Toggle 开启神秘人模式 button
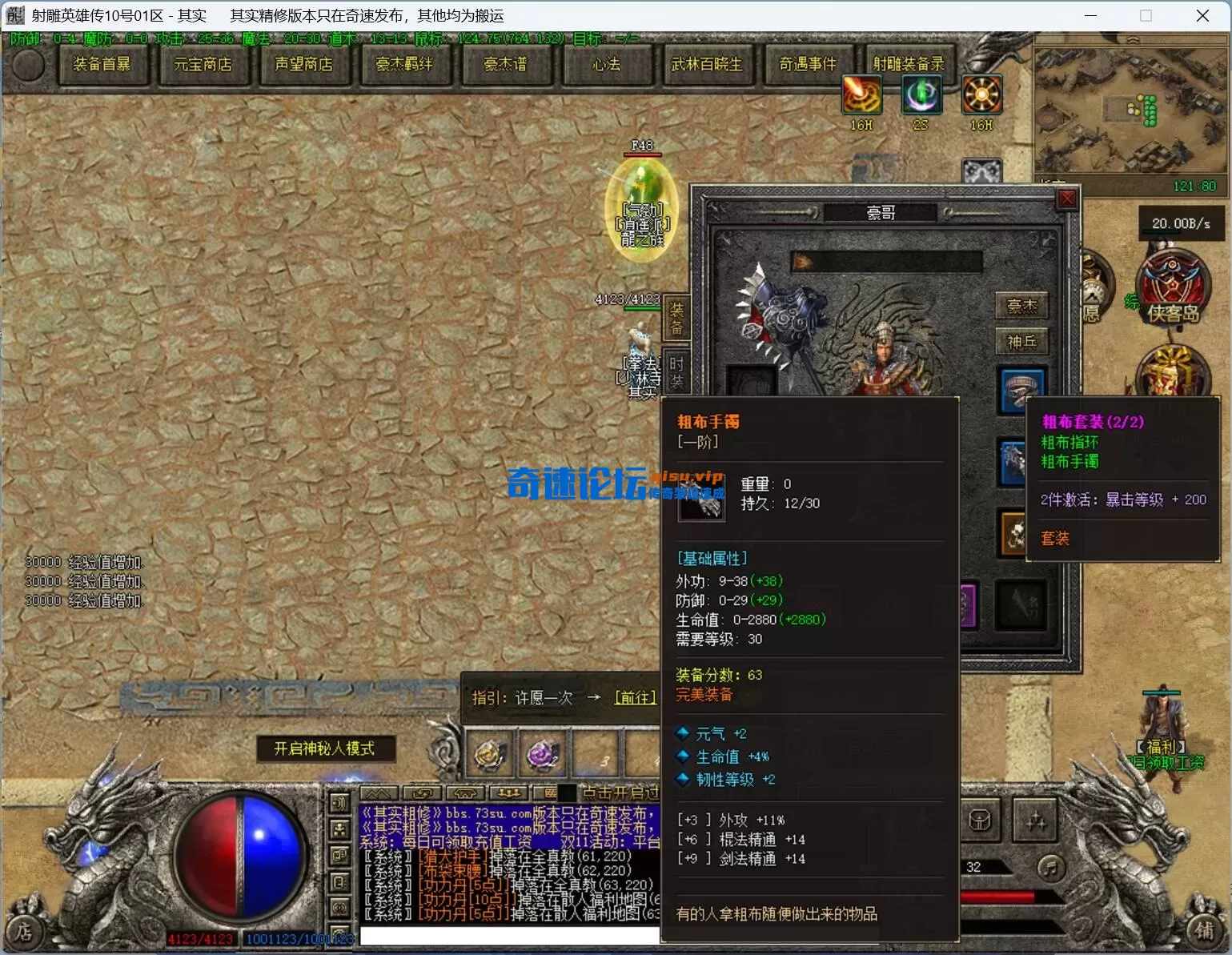Image resolution: width=1232 pixels, height=955 pixels. 324,748
